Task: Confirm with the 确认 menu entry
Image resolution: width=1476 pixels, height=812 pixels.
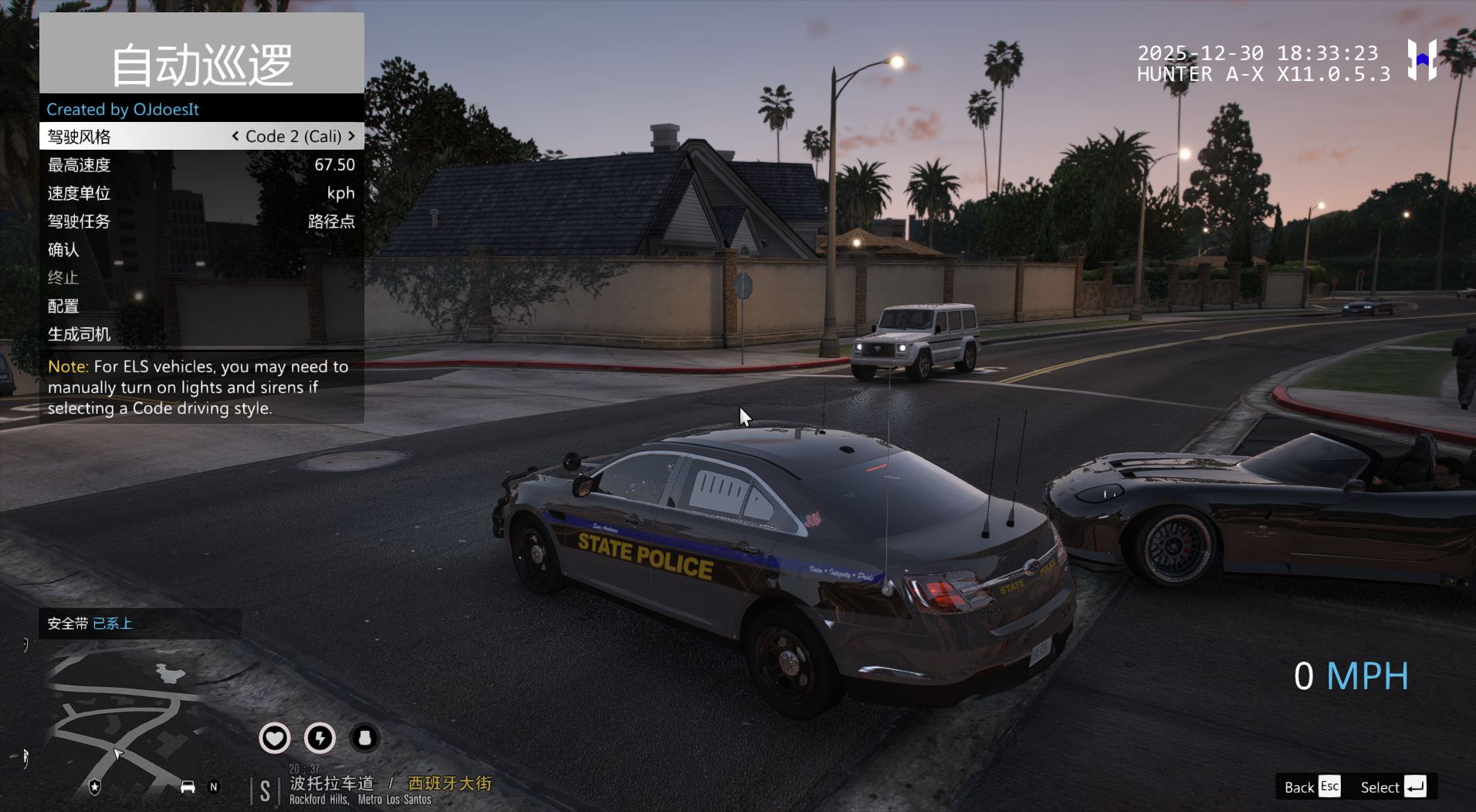Action: pyautogui.click(x=201, y=249)
